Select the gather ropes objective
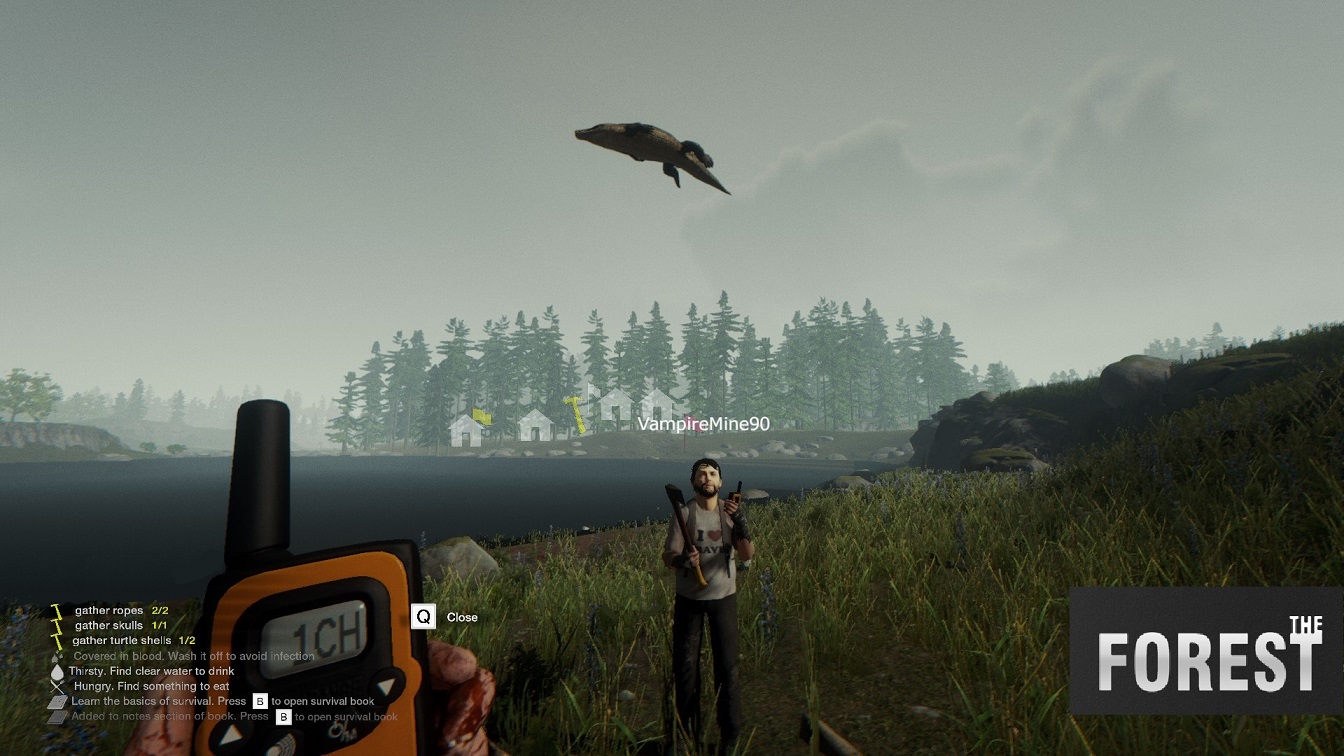 110,610
